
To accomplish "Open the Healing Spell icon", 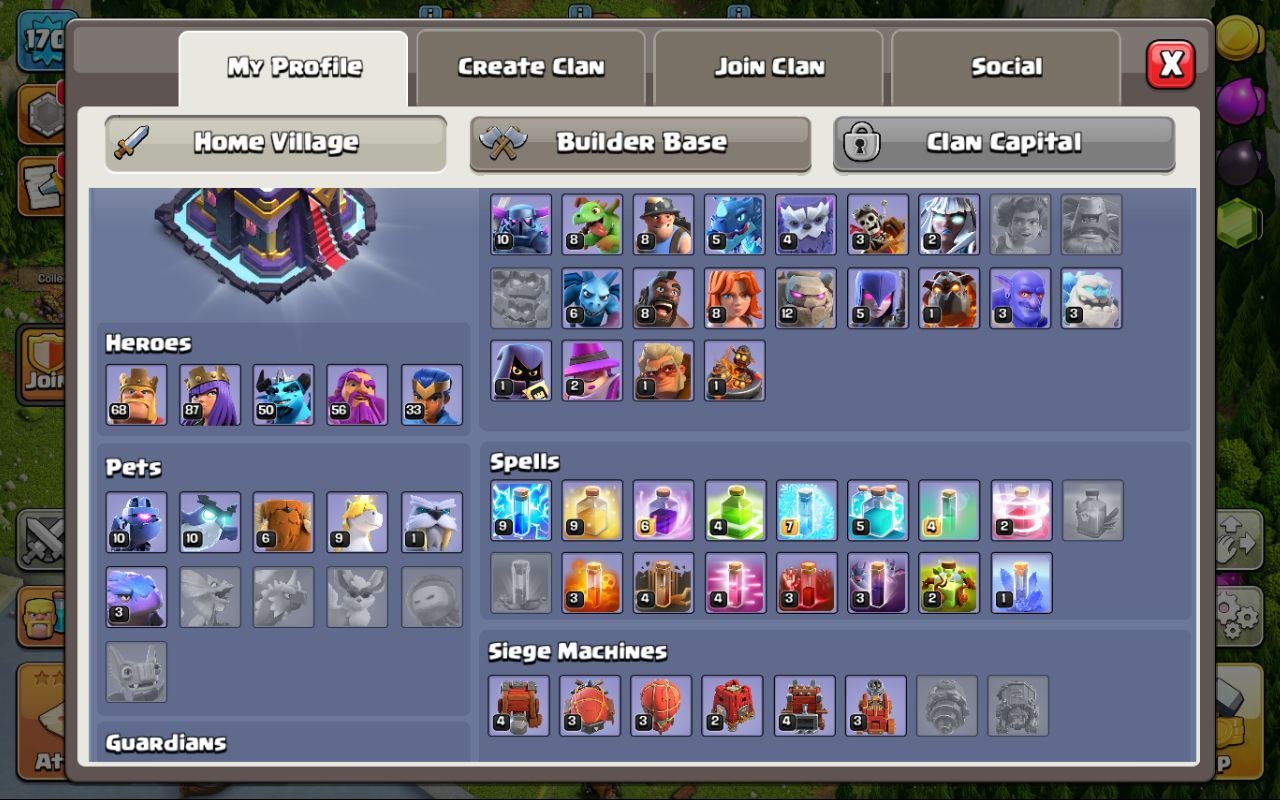I will (x=591, y=508).
